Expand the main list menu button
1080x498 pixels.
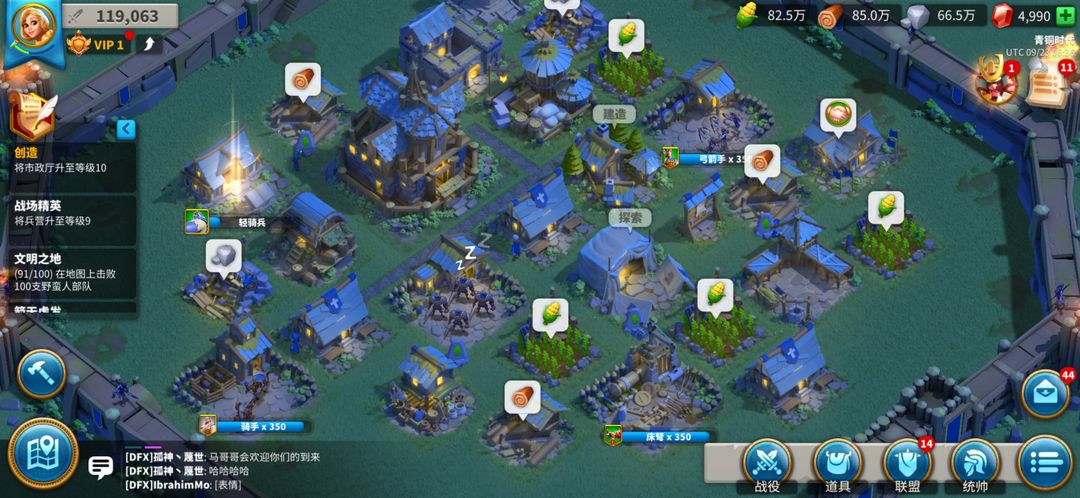pyautogui.click(x=1045, y=463)
